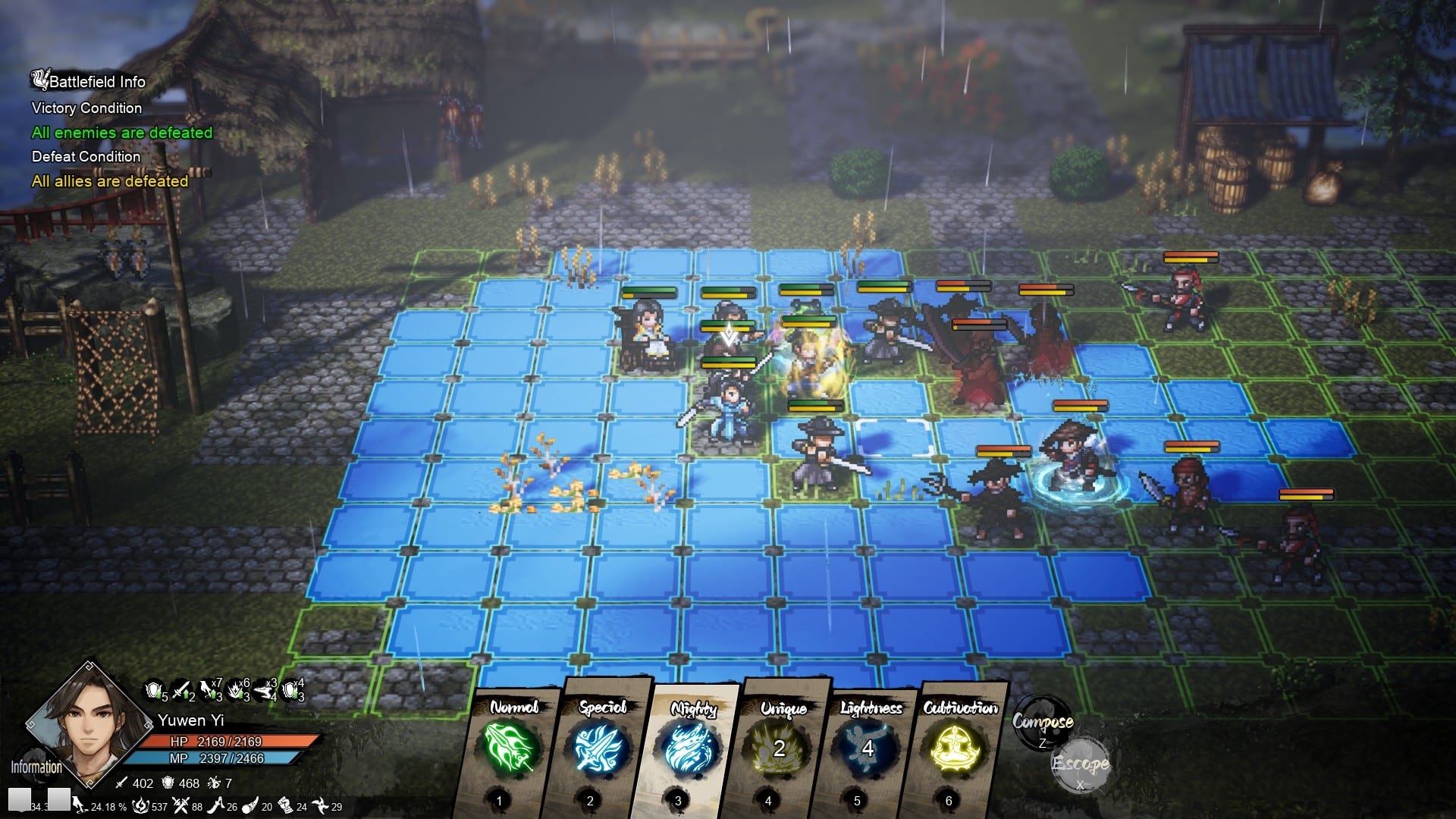Switch to the Lightness skill card
Screen dimensions: 1456x819
(867, 747)
